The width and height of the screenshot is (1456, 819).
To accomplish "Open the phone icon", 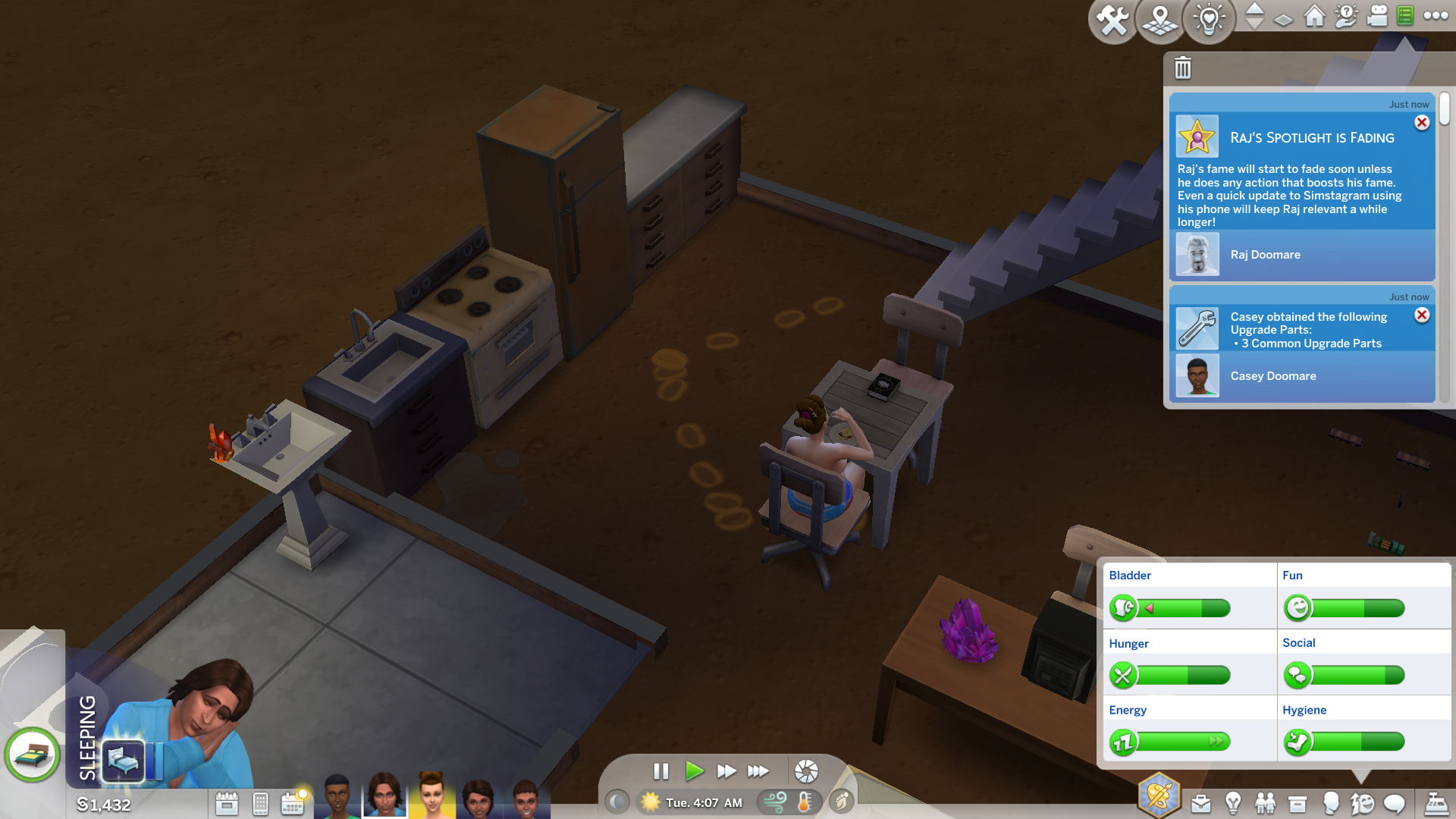I will [260, 803].
